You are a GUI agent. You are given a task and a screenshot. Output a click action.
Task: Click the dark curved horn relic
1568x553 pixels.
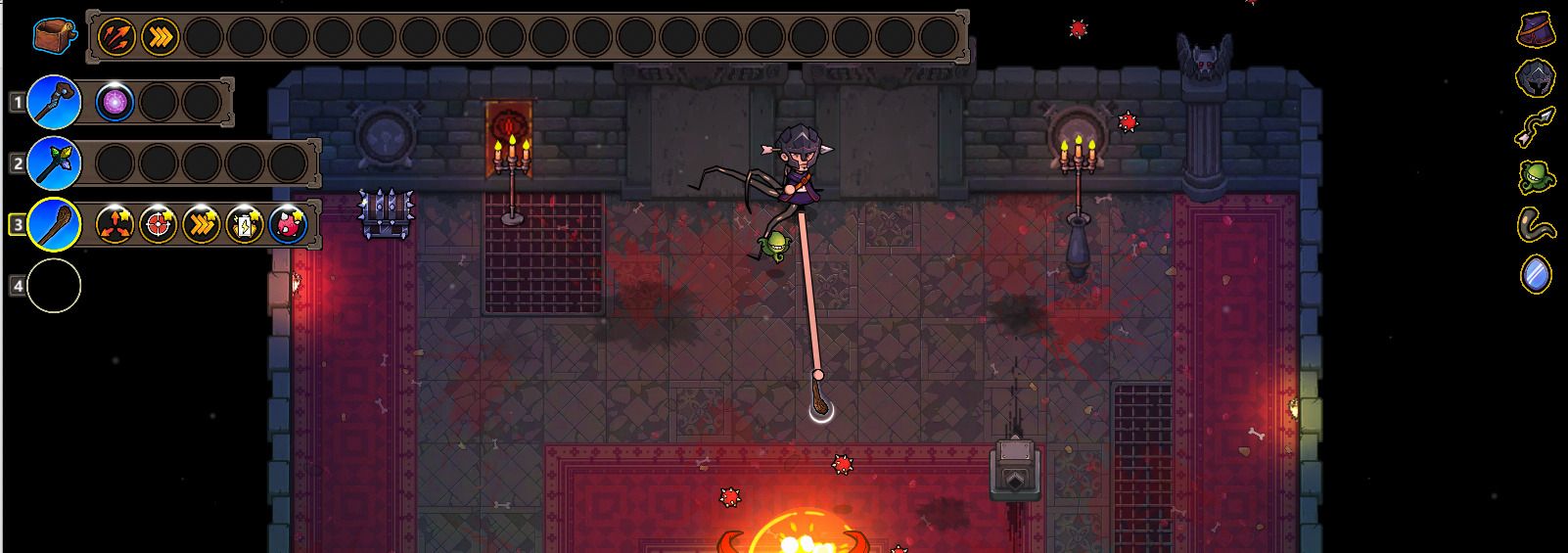tap(1536, 225)
